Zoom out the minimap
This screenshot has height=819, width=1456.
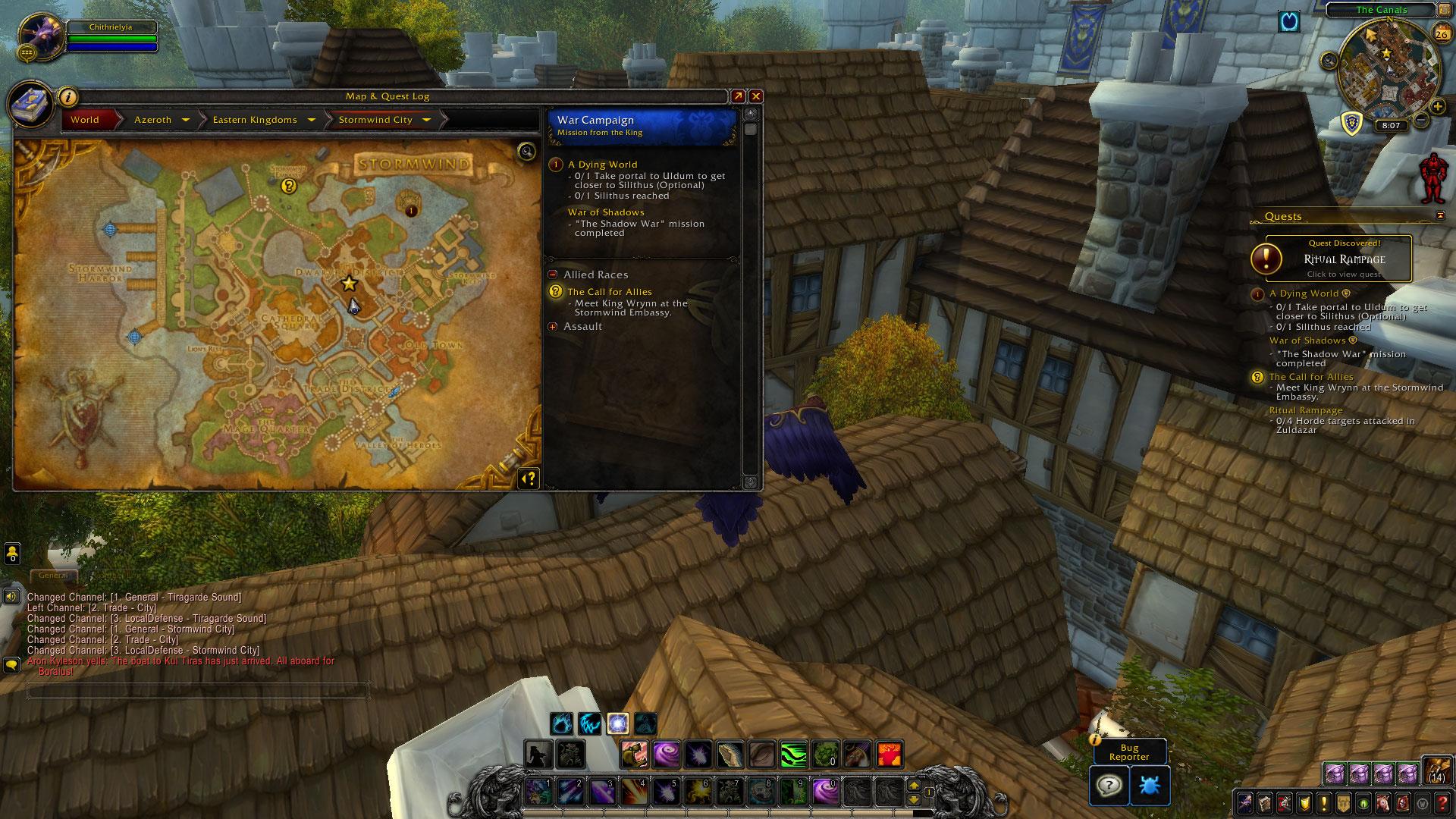click(1422, 120)
